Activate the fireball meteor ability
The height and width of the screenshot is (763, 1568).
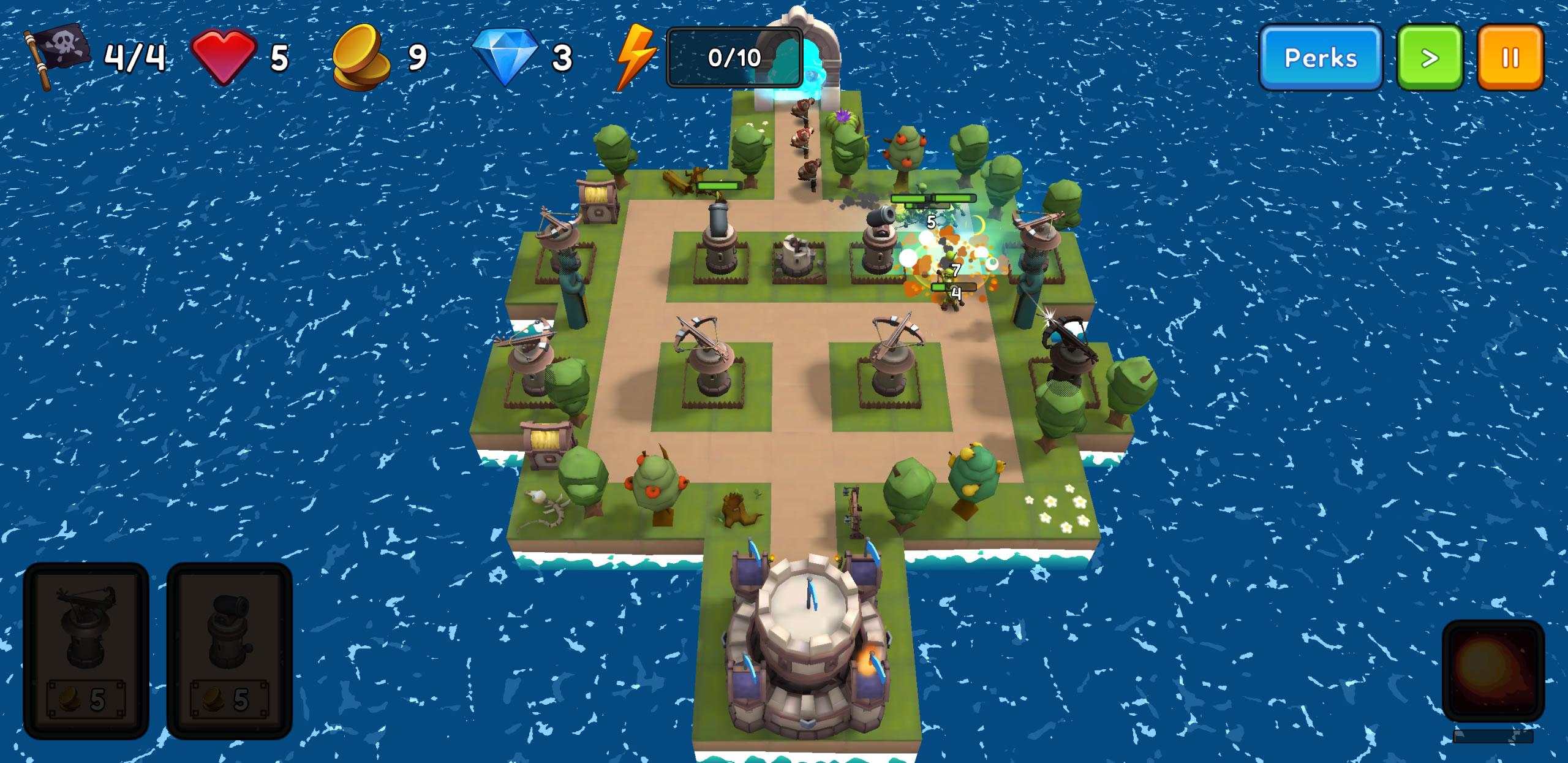click(1493, 670)
